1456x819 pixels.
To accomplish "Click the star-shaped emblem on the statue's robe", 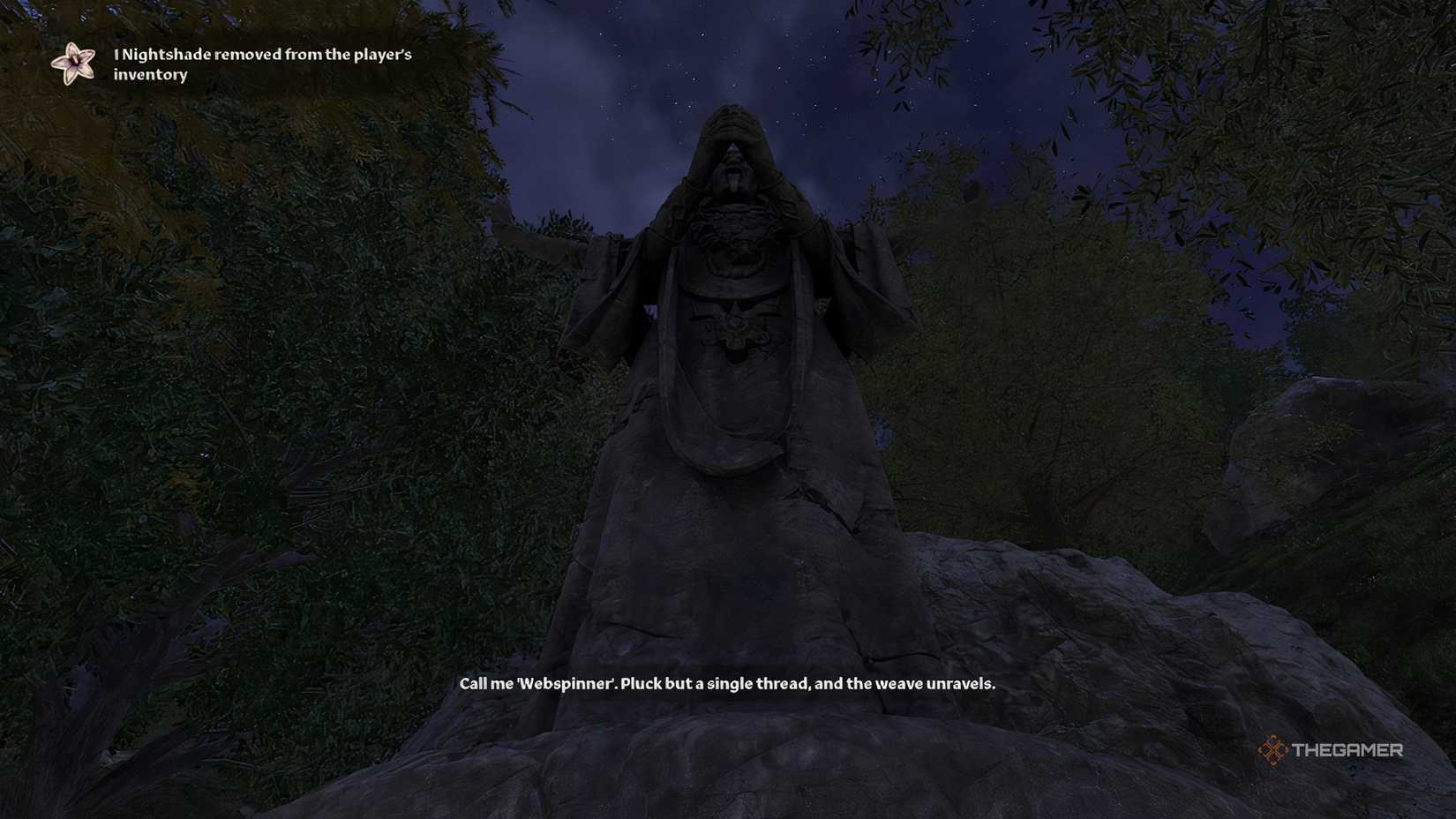I will [x=736, y=327].
